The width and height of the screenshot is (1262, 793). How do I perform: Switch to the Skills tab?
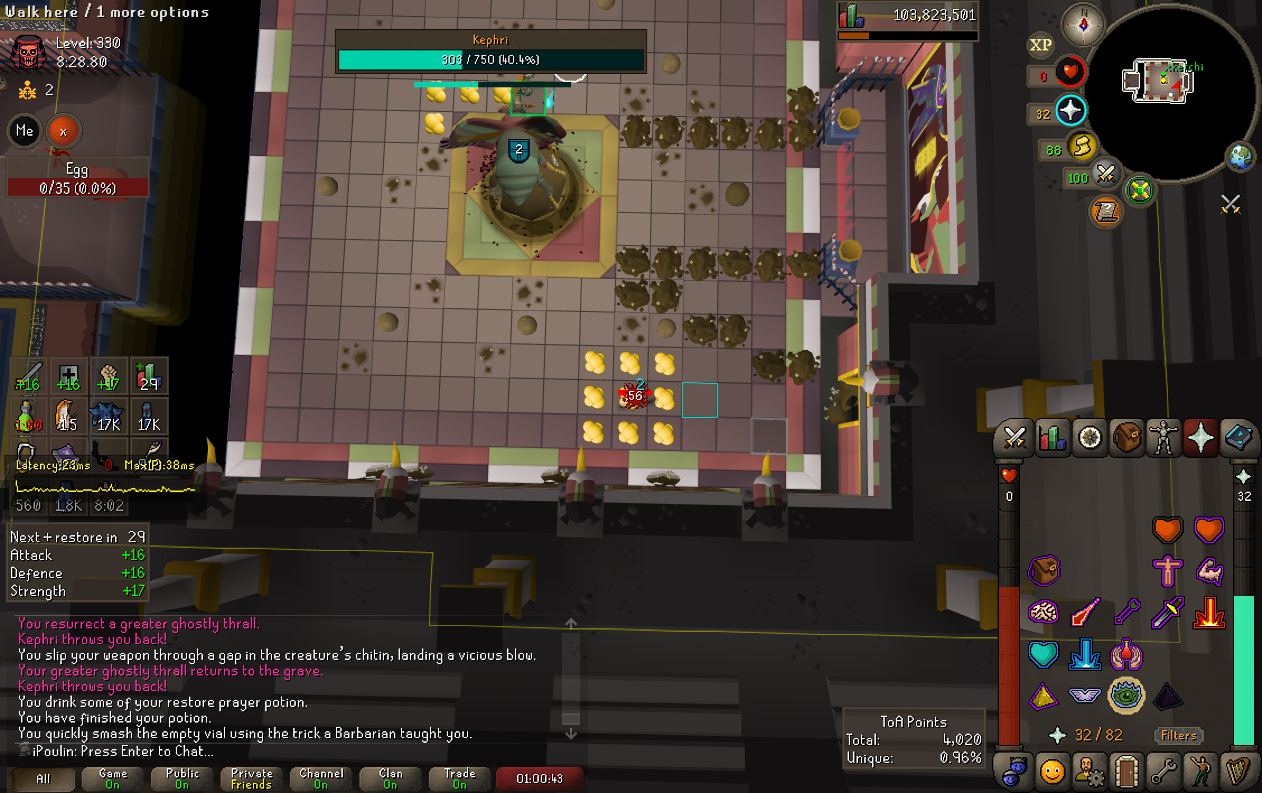1051,439
